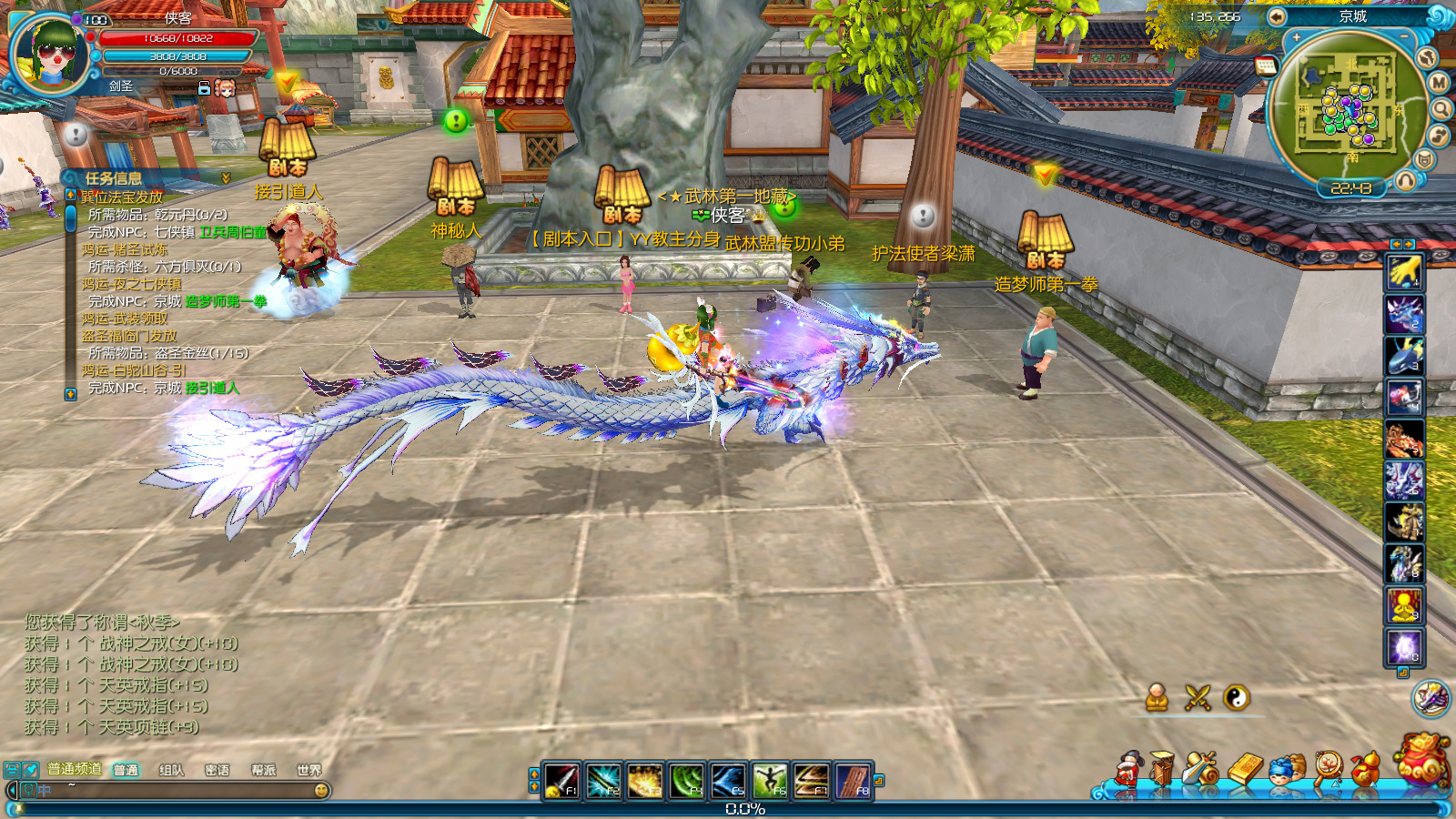Click the headphones sound button under the minimap

(1406, 180)
